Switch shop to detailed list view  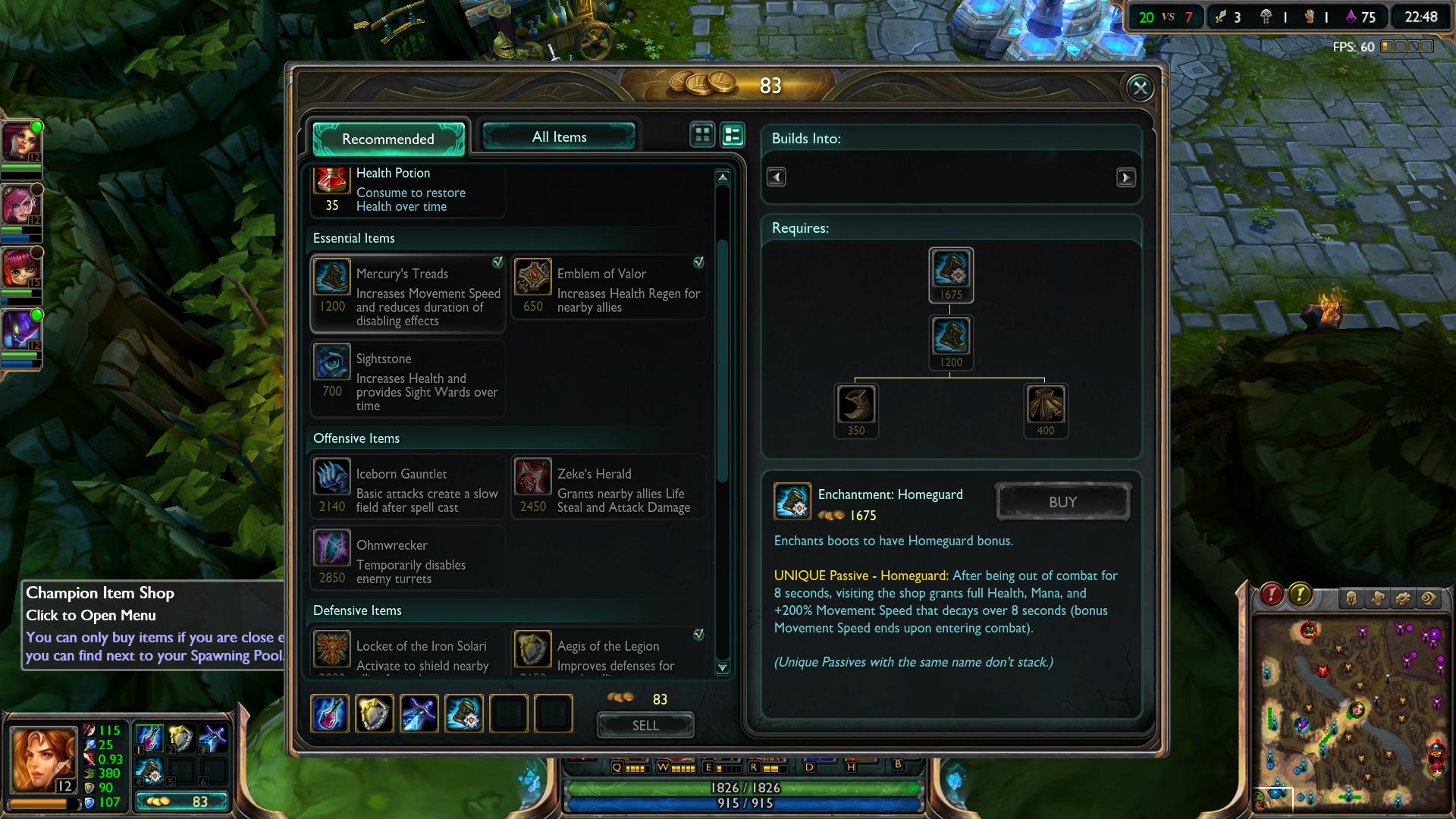tap(733, 135)
